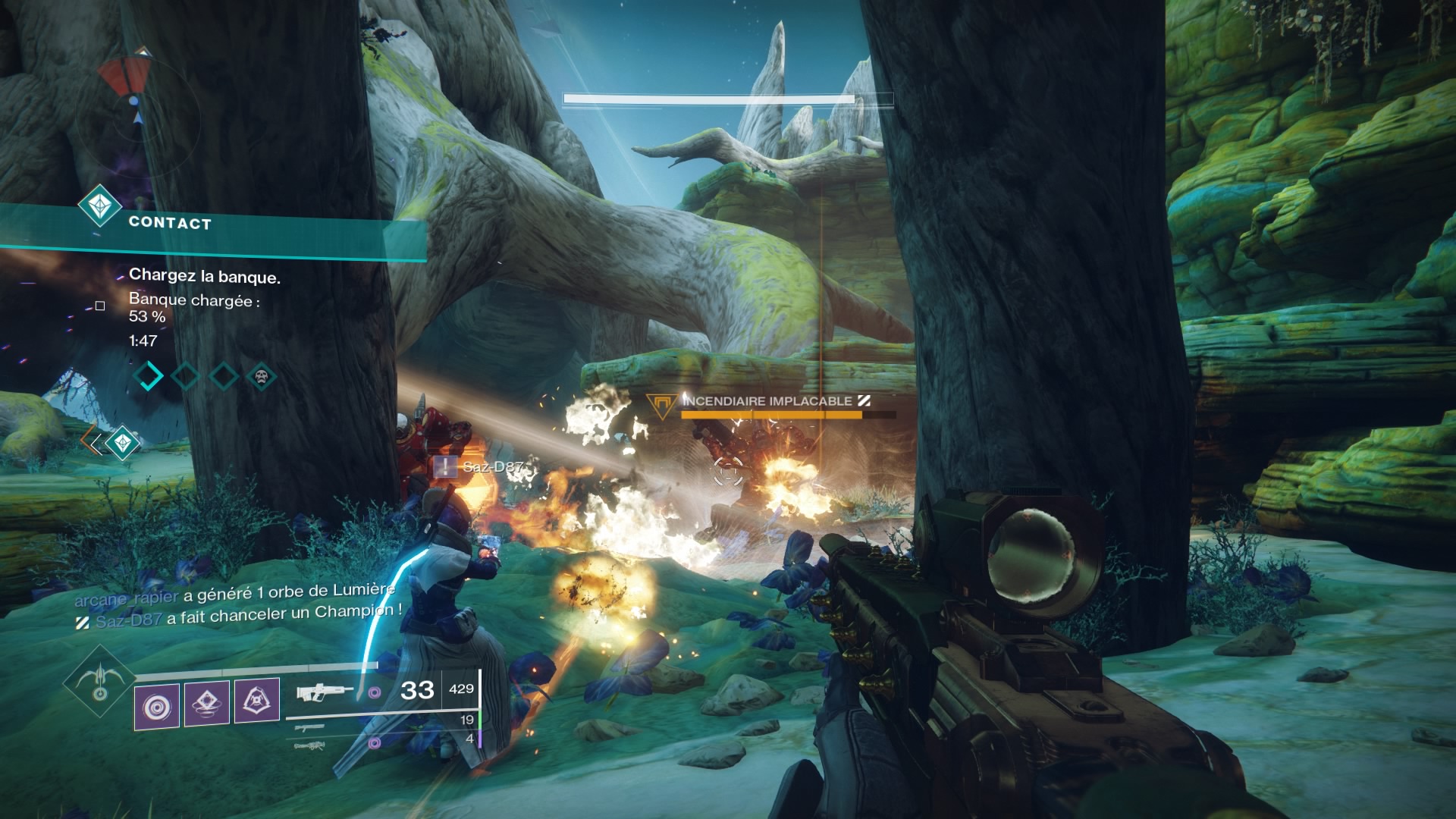This screenshot has height=819, width=1456.
Task: Switch to the heavy weapon at the bottom
Action: [x=309, y=746]
